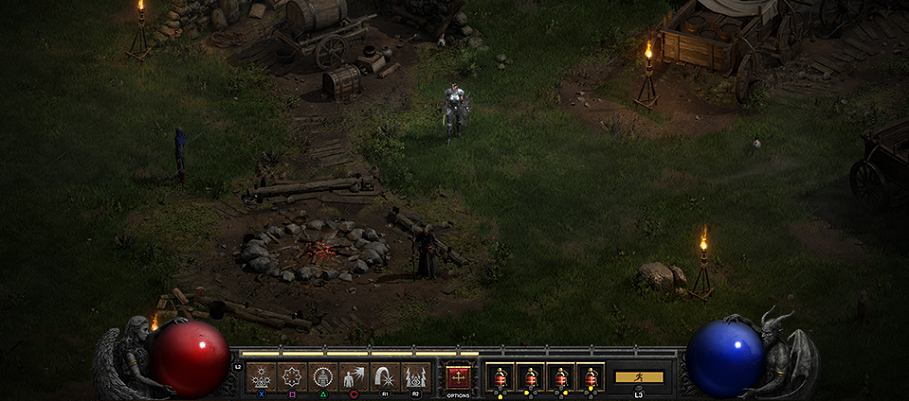This screenshot has width=909, height=401.
Task: Activate the octagonal ring skill icon
Action: point(293,377)
